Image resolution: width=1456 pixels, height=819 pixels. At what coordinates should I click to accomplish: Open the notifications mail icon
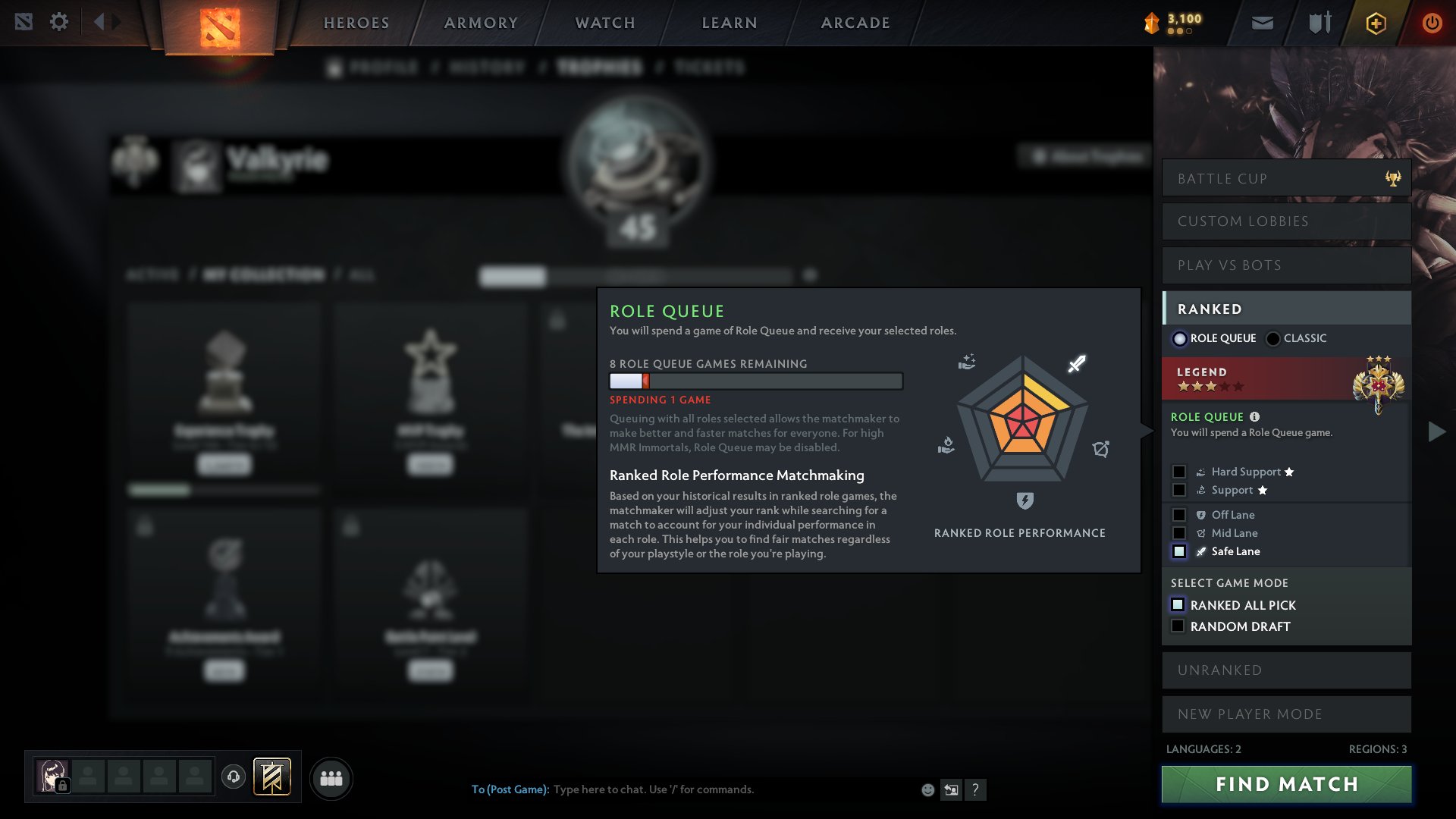click(x=1261, y=22)
